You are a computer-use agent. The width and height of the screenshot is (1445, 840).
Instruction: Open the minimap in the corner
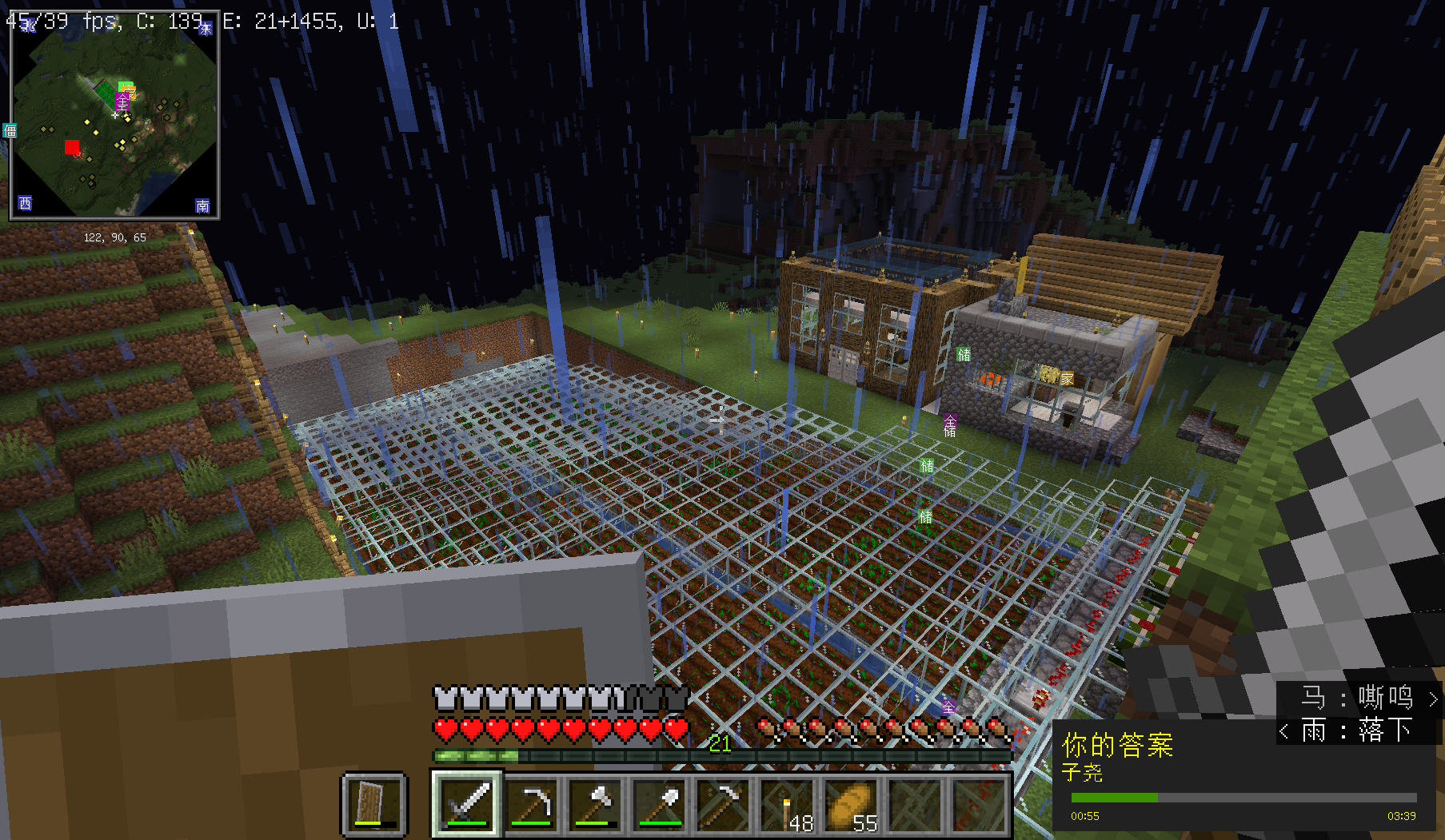114,114
